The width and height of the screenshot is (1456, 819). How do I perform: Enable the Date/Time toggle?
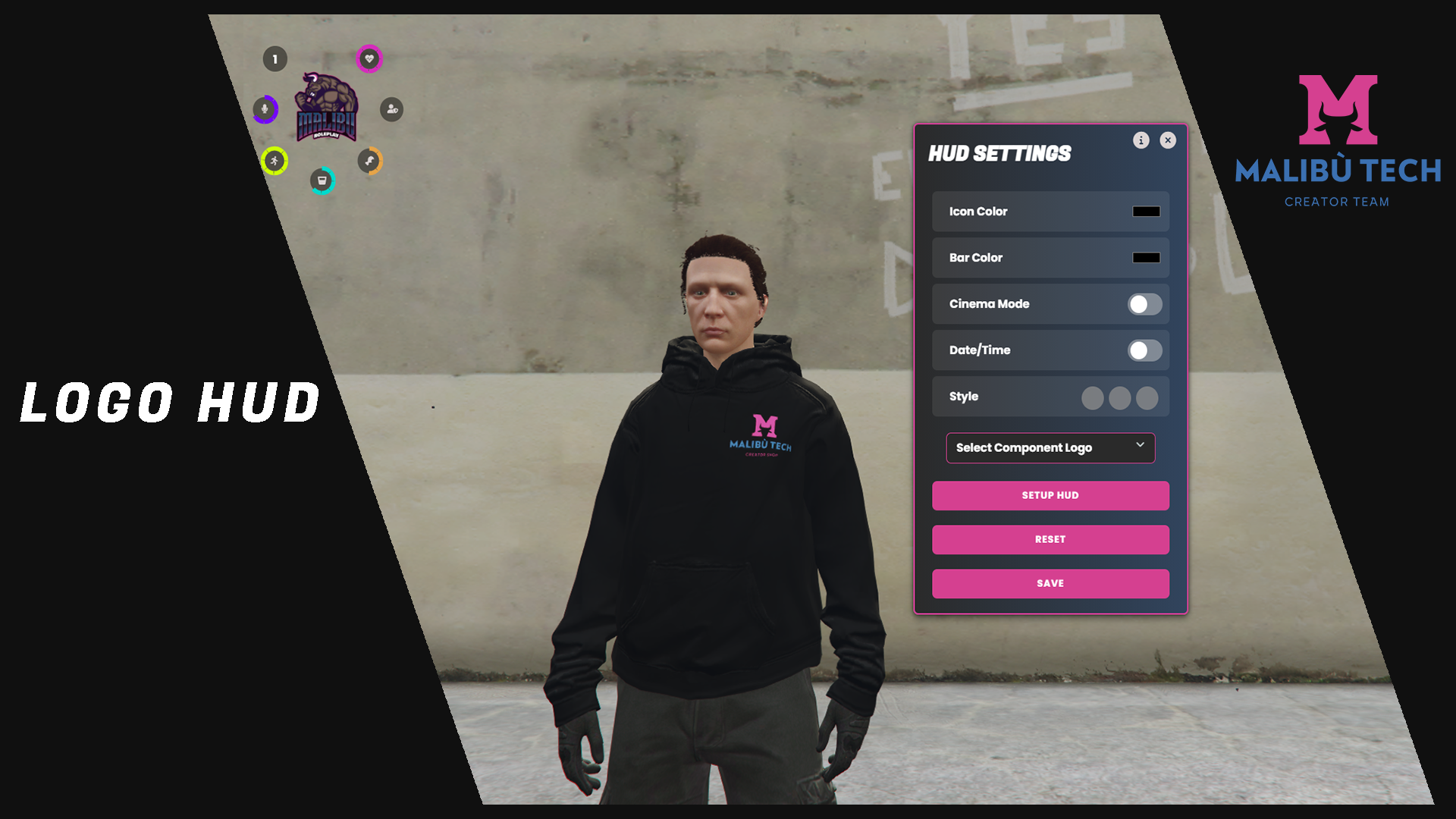[x=1144, y=350]
